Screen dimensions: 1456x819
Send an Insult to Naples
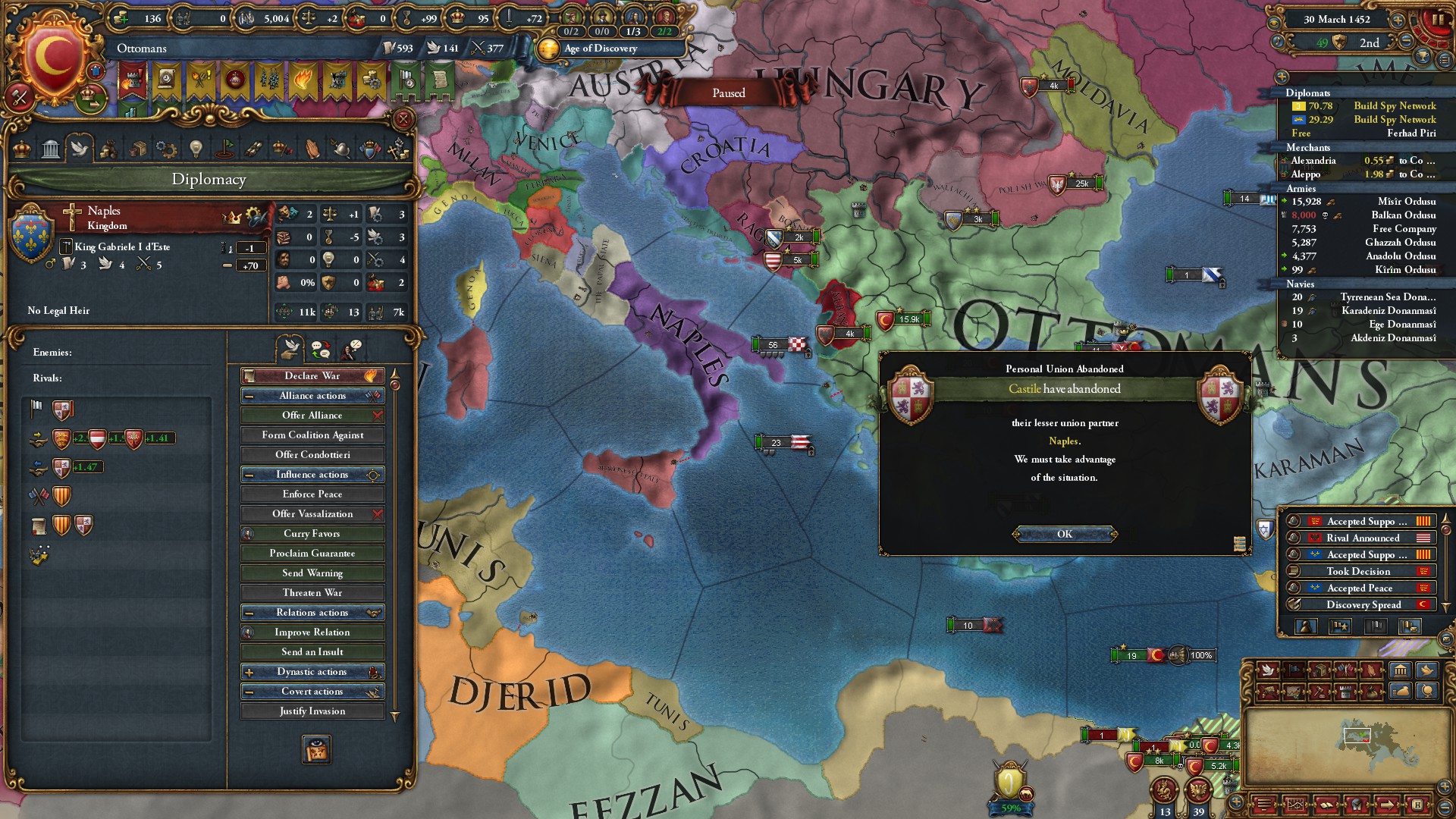point(312,652)
